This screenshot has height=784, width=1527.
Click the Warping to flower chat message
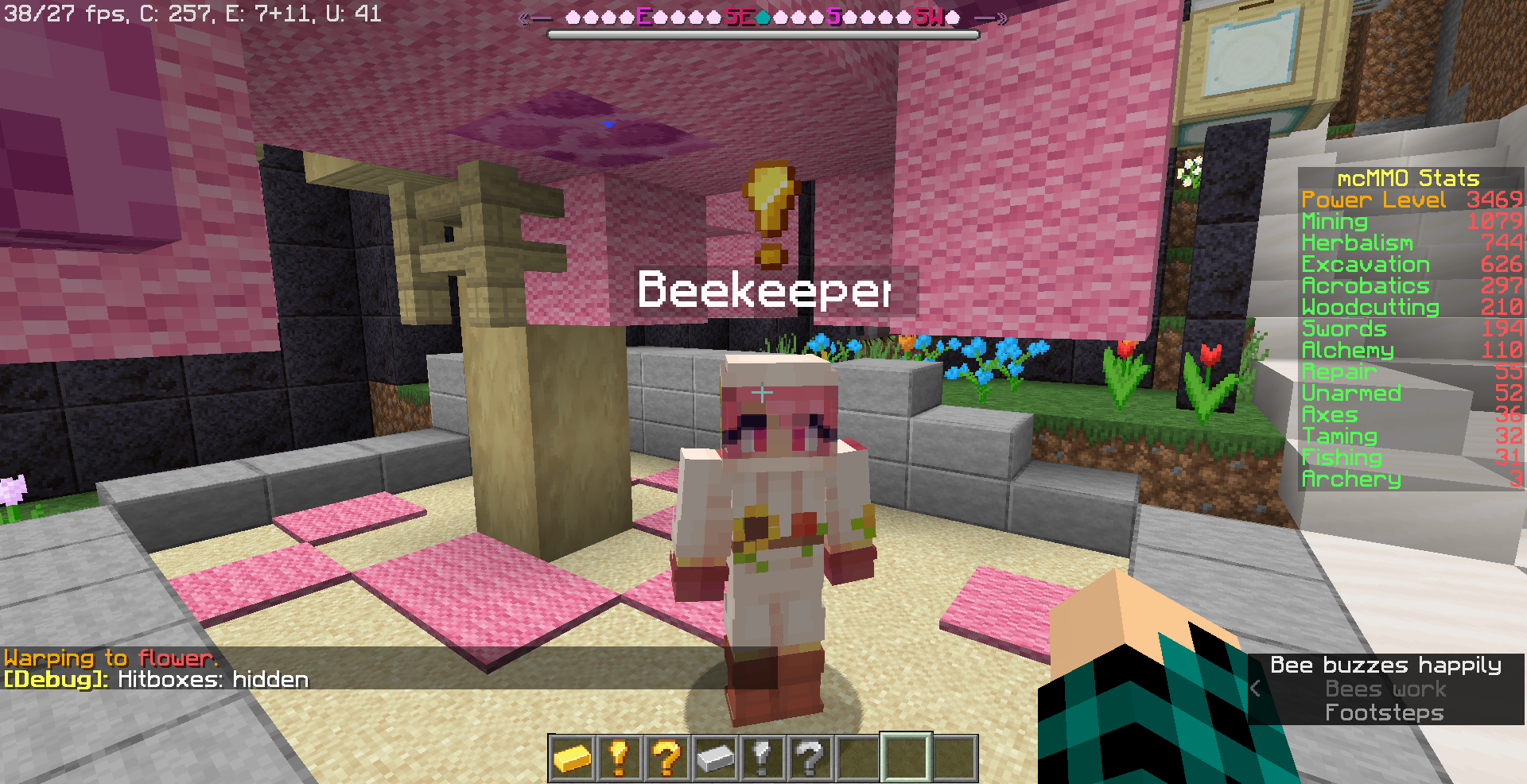coord(110,658)
